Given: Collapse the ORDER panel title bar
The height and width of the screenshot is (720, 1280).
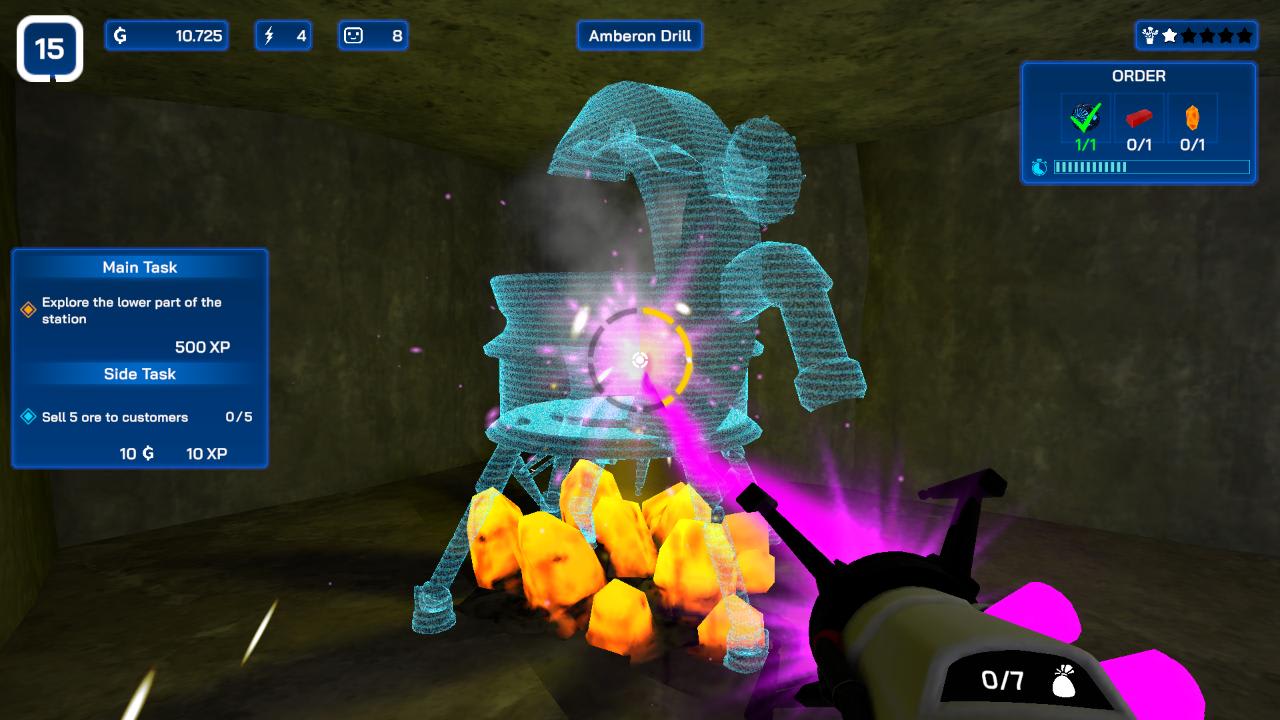Looking at the screenshot, I should (x=1139, y=76).
